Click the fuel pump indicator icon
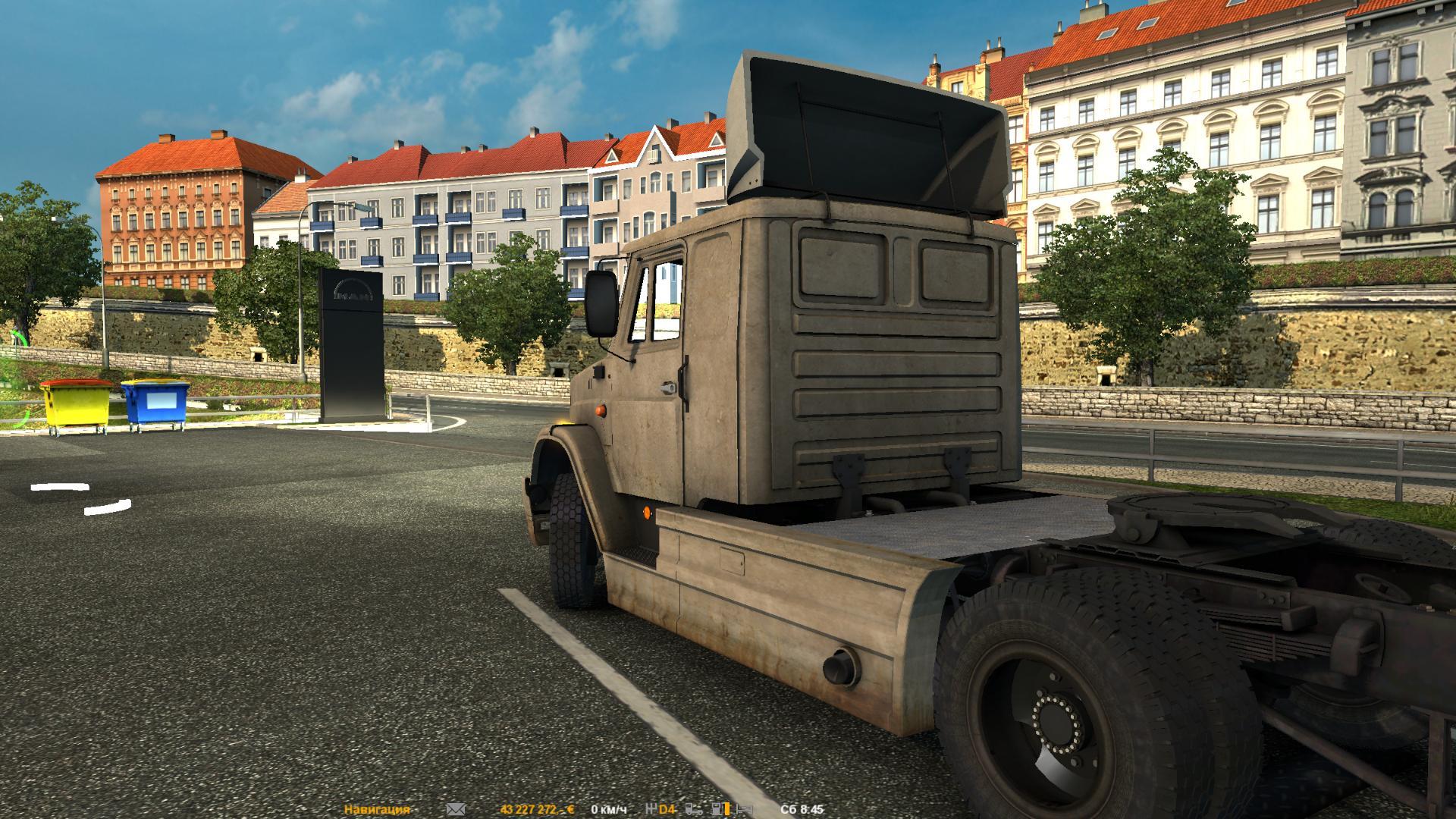Viewport: 1456px width, 819px height. pyautogui.click(x=717, y=809)
